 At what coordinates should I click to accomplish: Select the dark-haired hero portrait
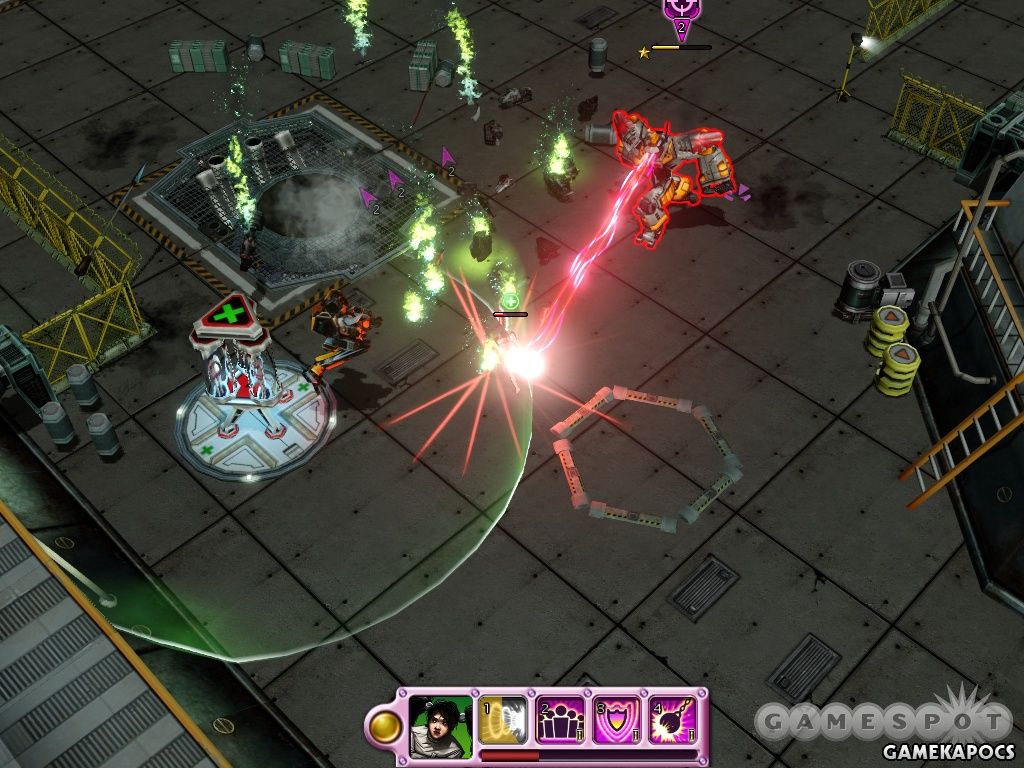coord(440,720)
